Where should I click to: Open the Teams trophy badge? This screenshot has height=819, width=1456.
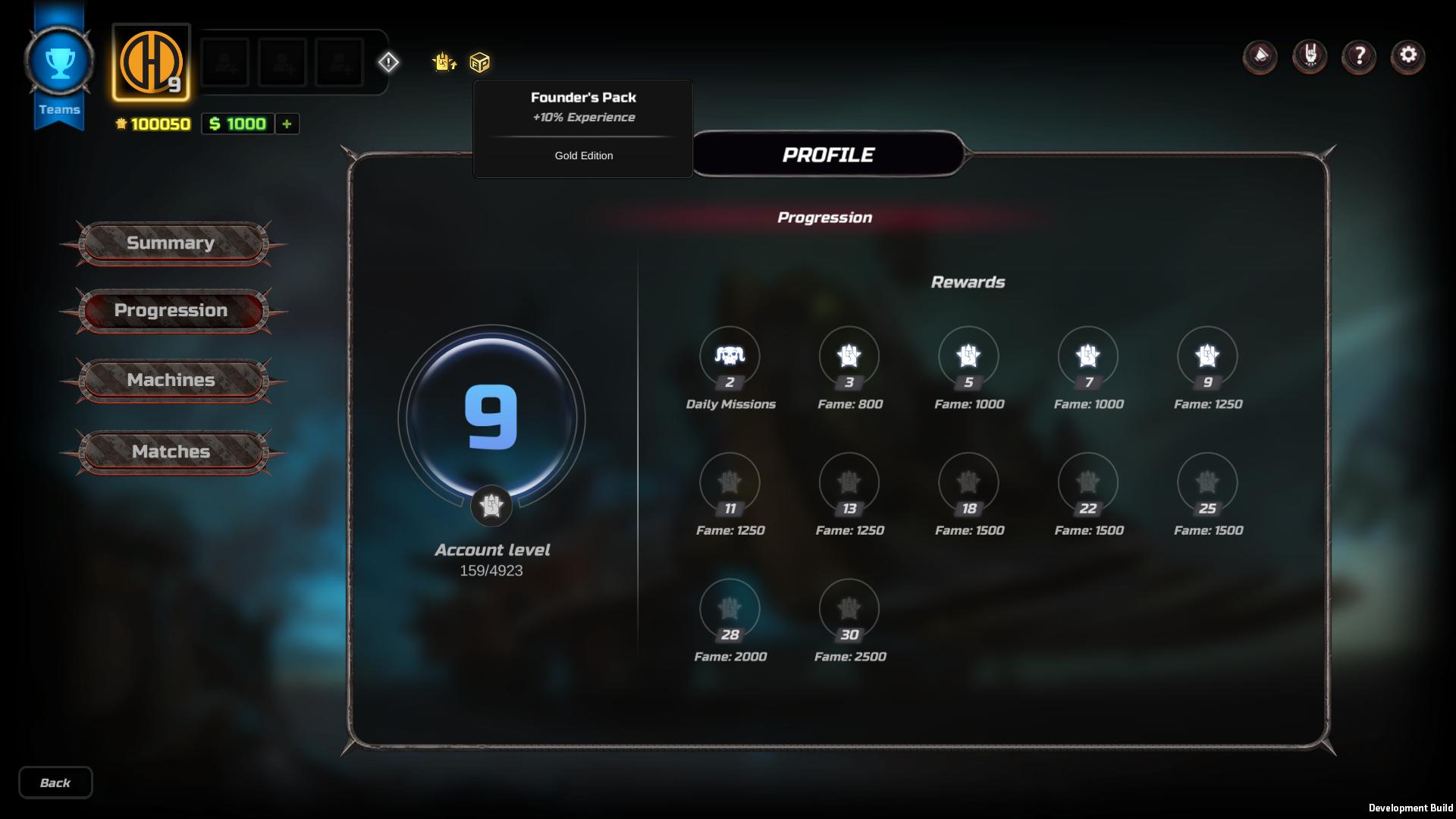coord(59,64)
